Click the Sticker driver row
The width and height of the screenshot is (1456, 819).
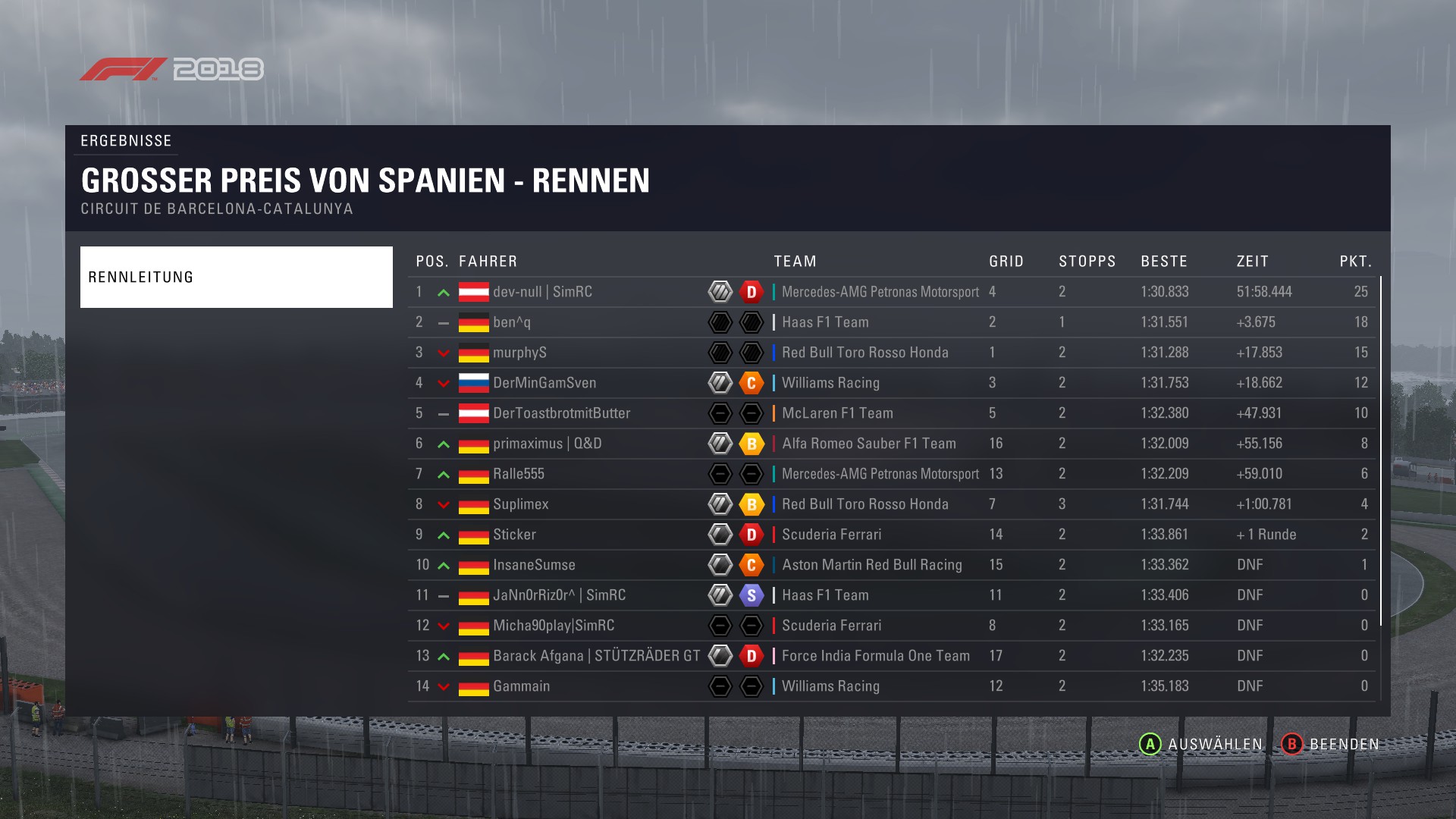pyautogui.click(x=514, y=535)
